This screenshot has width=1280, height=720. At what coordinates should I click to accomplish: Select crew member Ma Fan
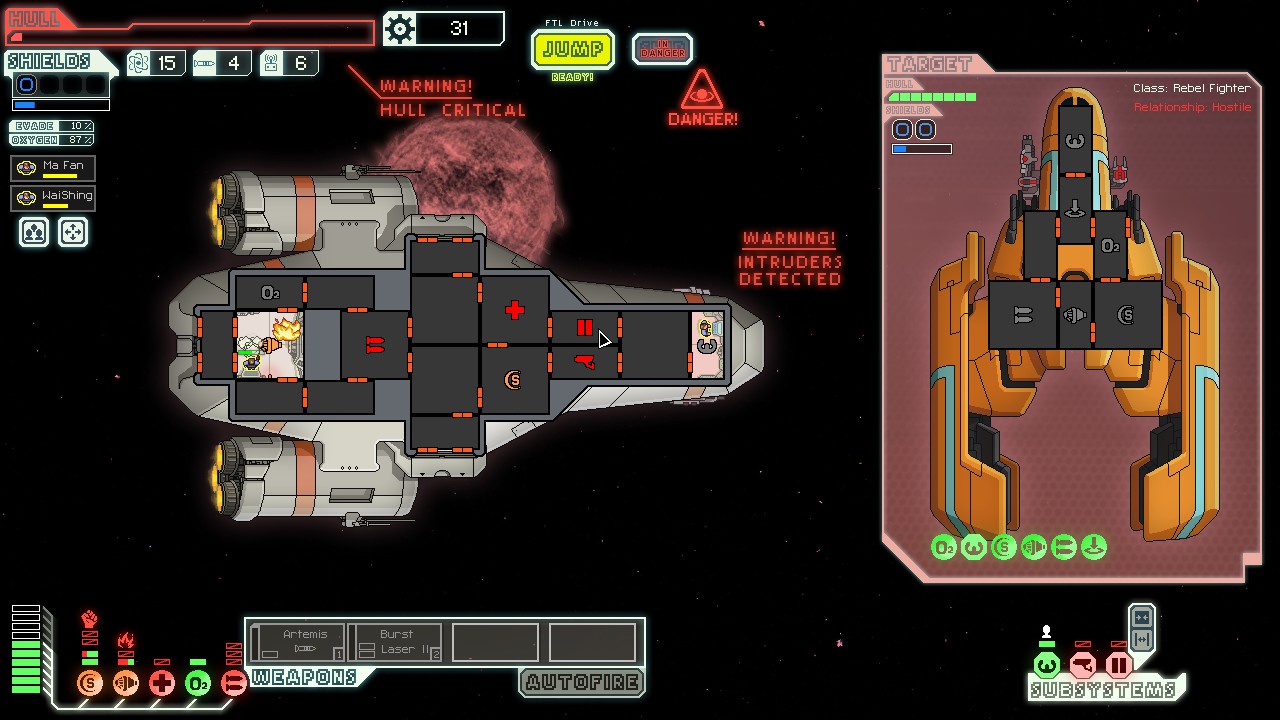coord(53,167)
